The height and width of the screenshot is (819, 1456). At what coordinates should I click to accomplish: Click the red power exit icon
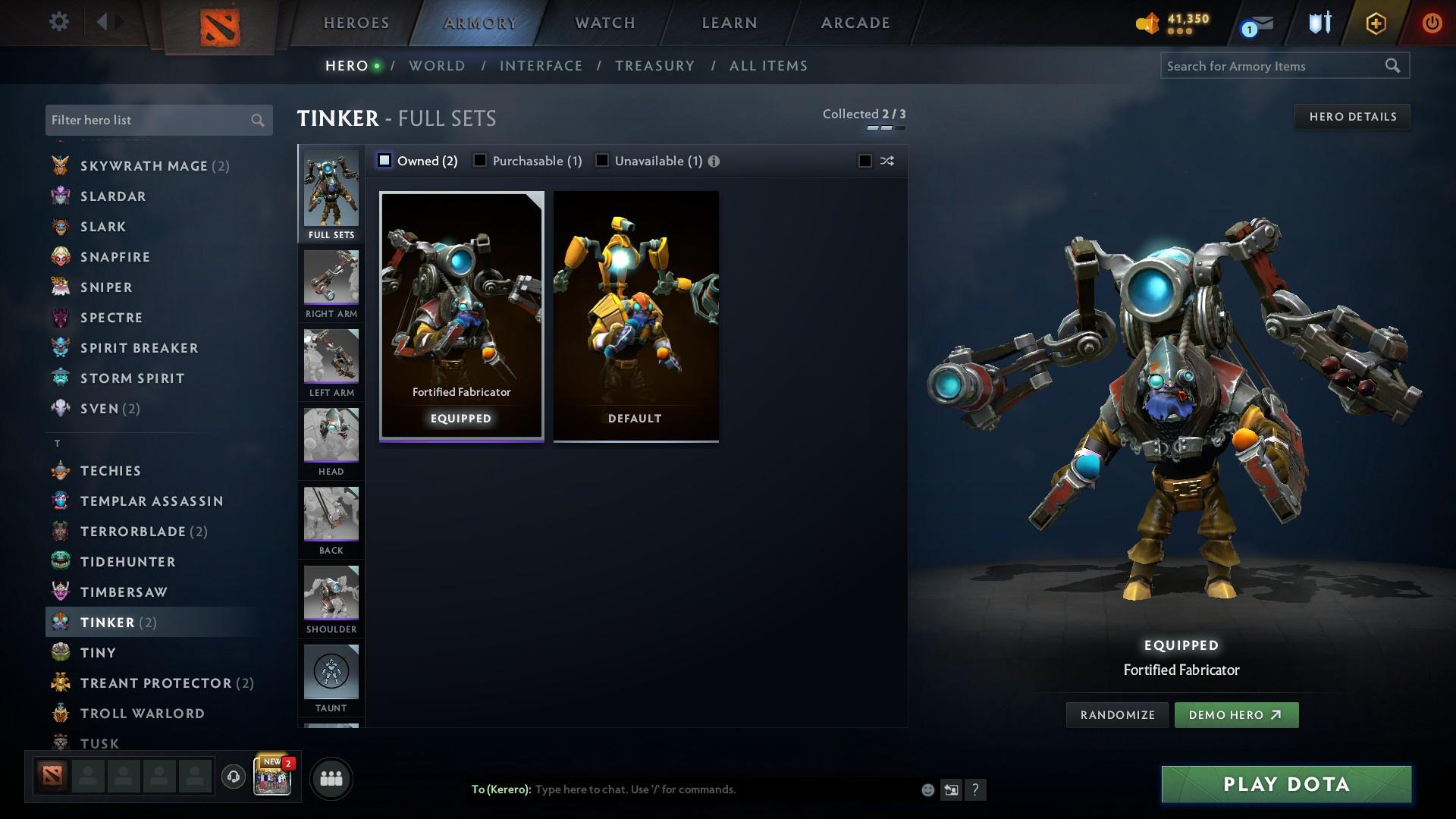pyautogui.click(x=1433, y=23)
